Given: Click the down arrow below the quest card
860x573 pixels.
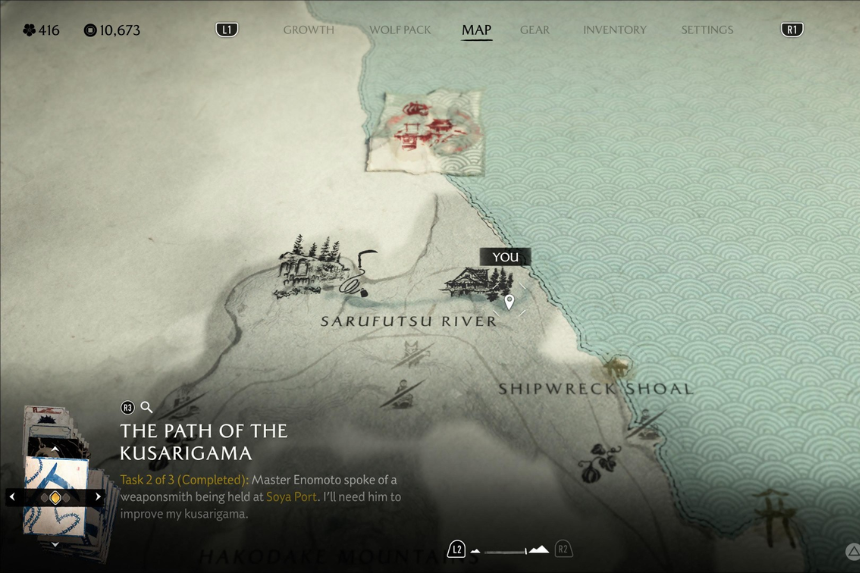Looking at the screenshot, I should [55, 545].
